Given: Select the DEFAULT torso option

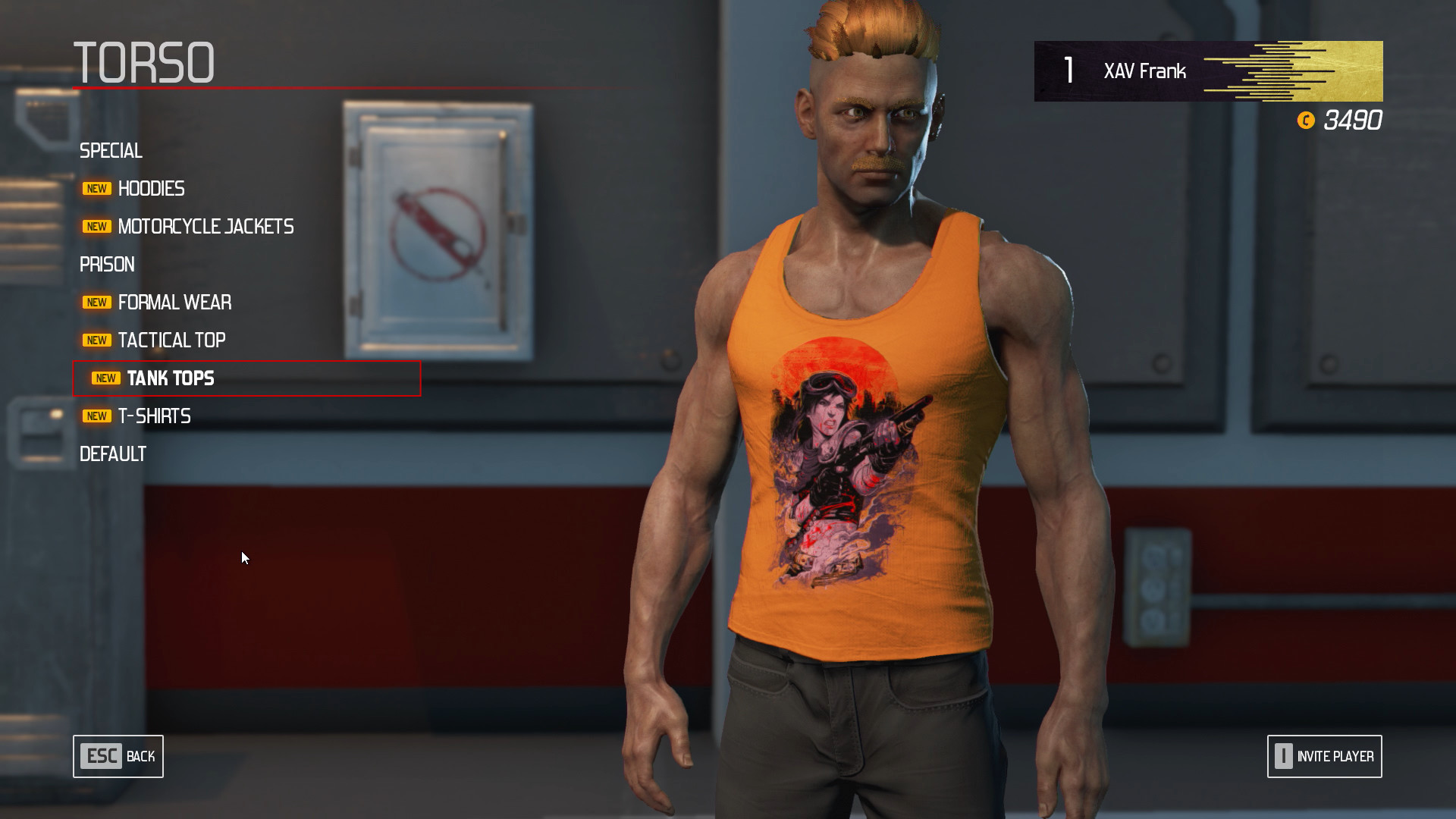Looking at the screenshot, I should coord(112,453).
